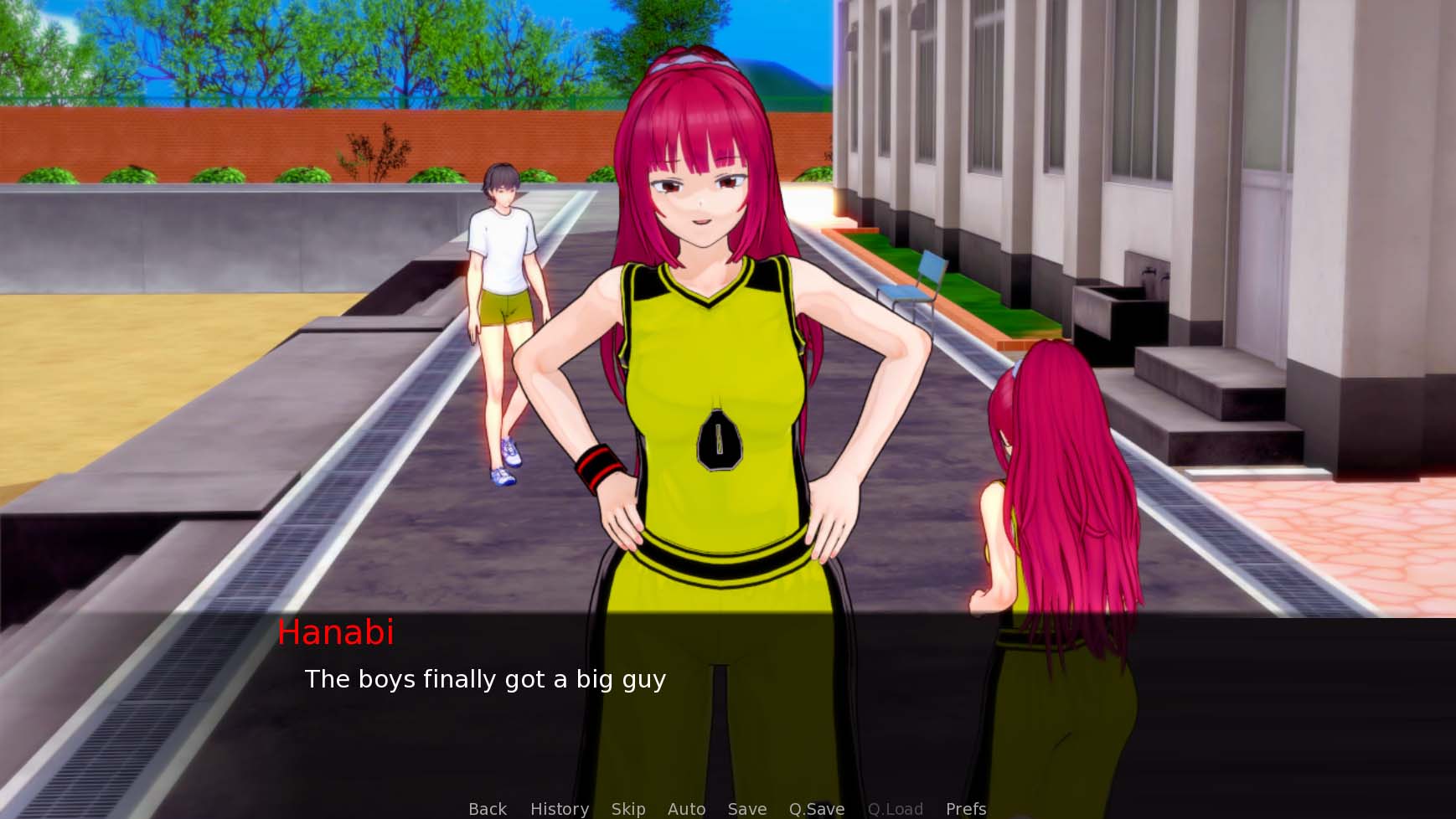1456x819 pixels.
Task: Open the History log
Action: tap(559, 808)
